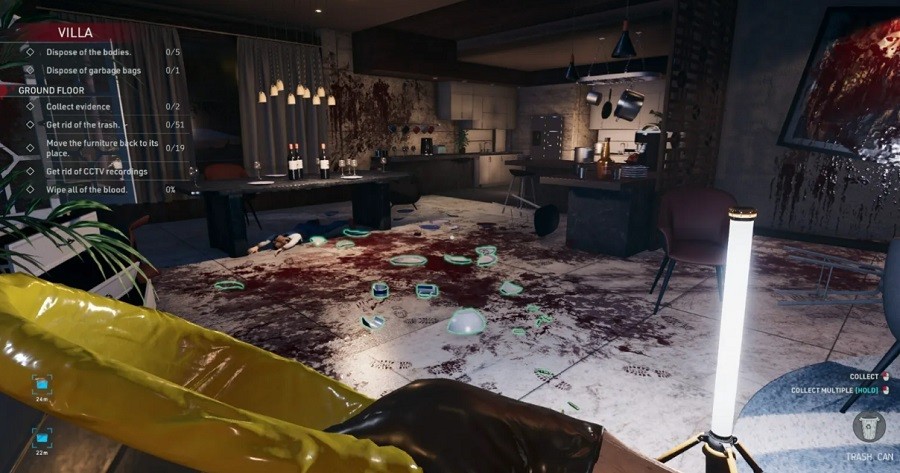The height and width of the screenshot is (473, 900).
Task: Click the trash can tool icon
Action: [868, 425]
